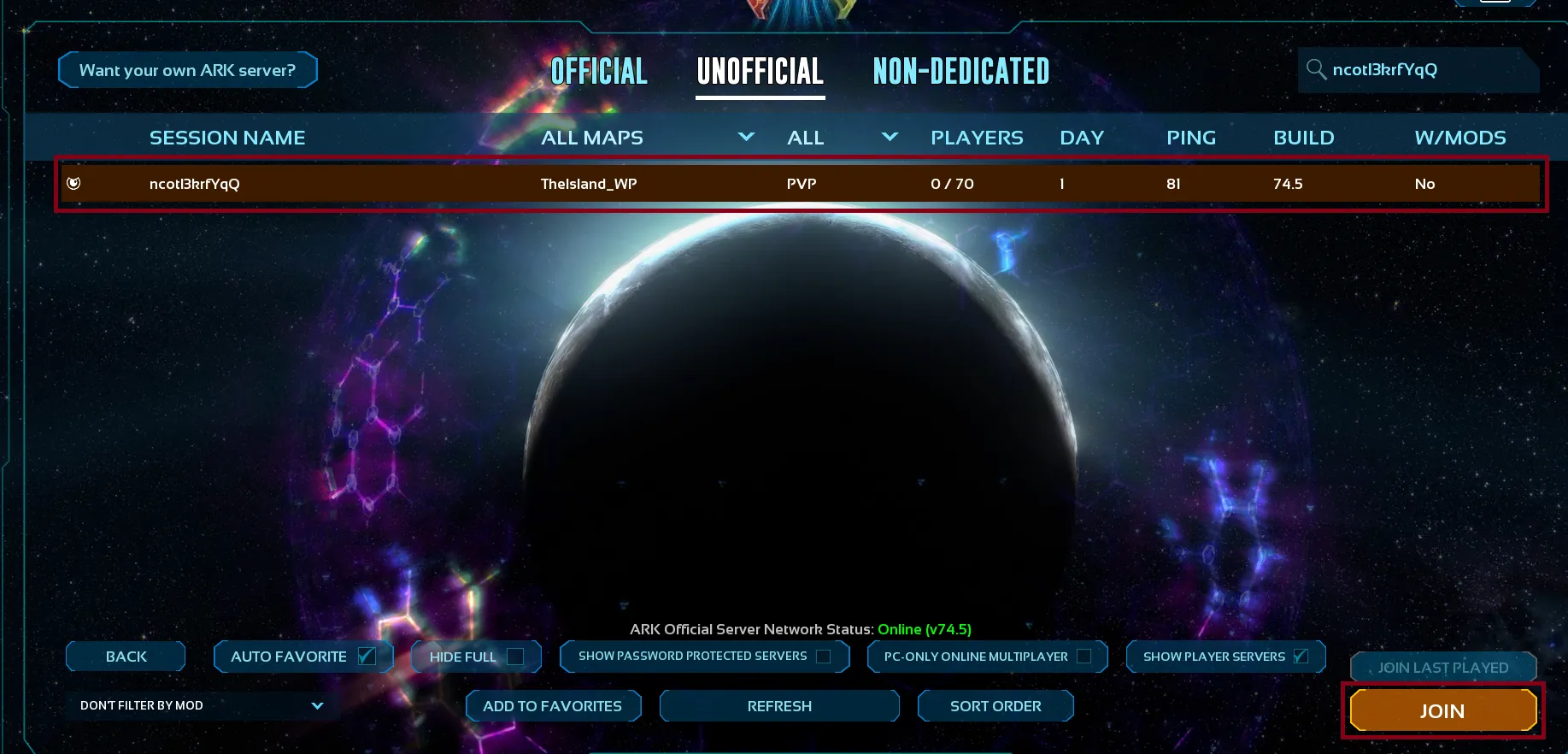Image resolution: width=1568 pixels, height=754 pixels.
Task: Click the server search input field
Action: [x=1418, y=70]
